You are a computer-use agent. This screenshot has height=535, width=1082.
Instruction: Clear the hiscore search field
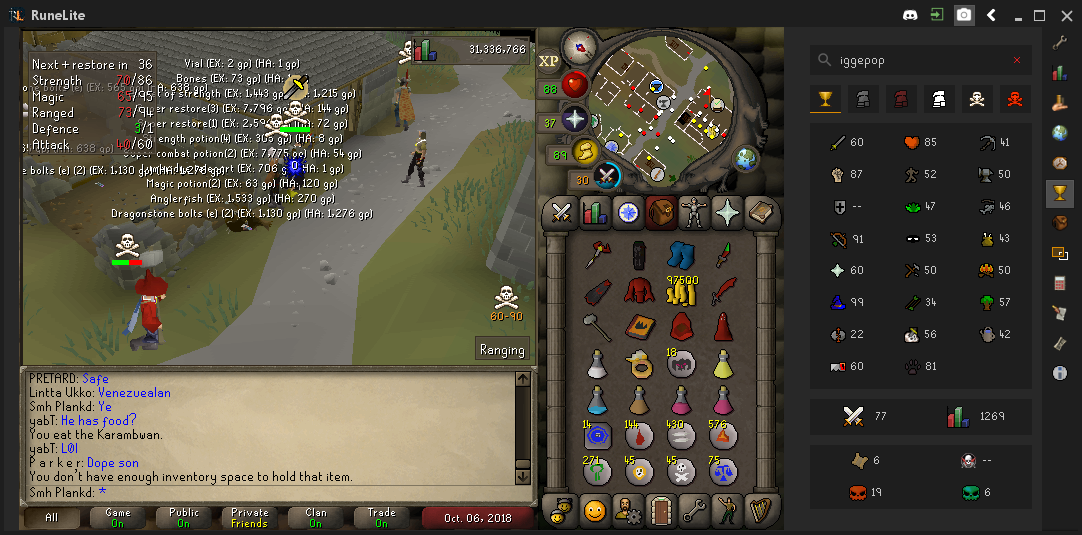tap(1017, 61)
